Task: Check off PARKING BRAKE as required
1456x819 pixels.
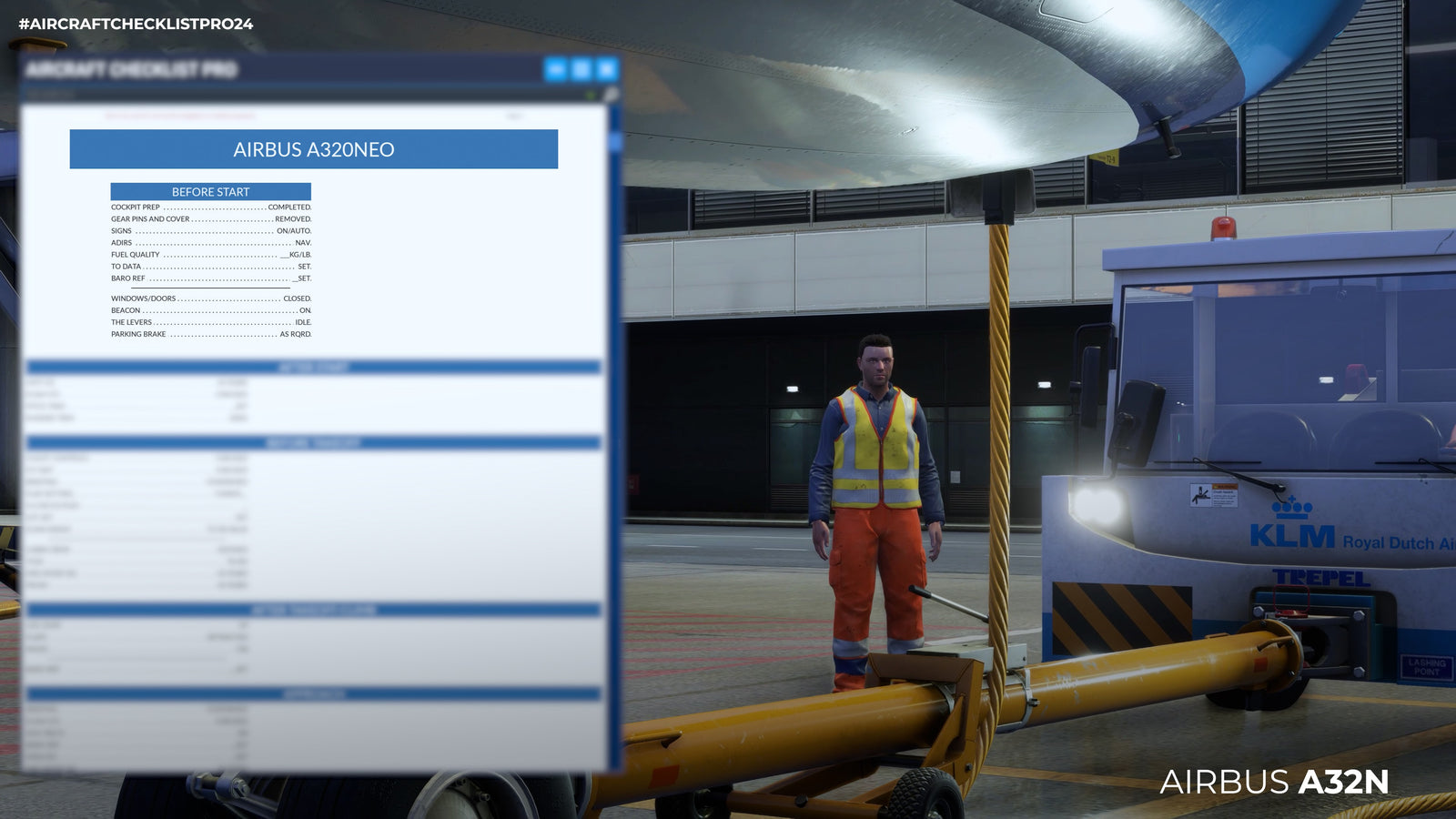Action: click(211, 333)
